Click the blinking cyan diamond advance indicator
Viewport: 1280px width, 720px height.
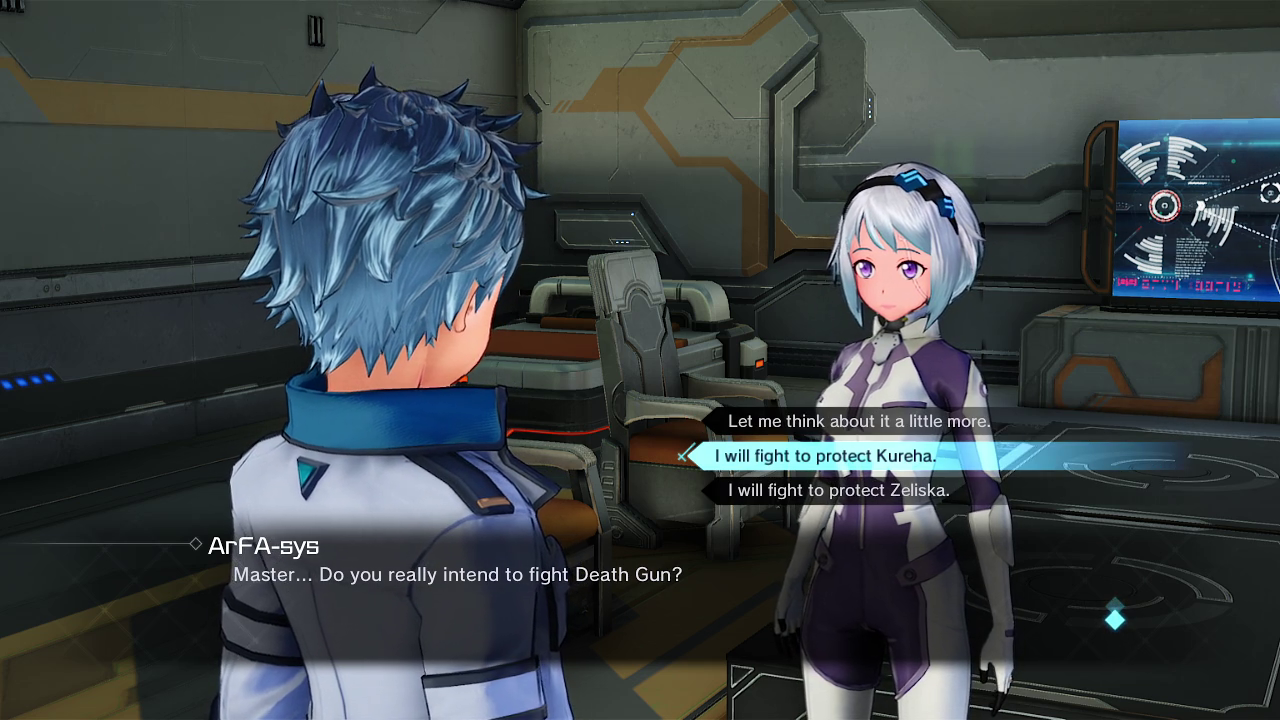click(1114, 619)
